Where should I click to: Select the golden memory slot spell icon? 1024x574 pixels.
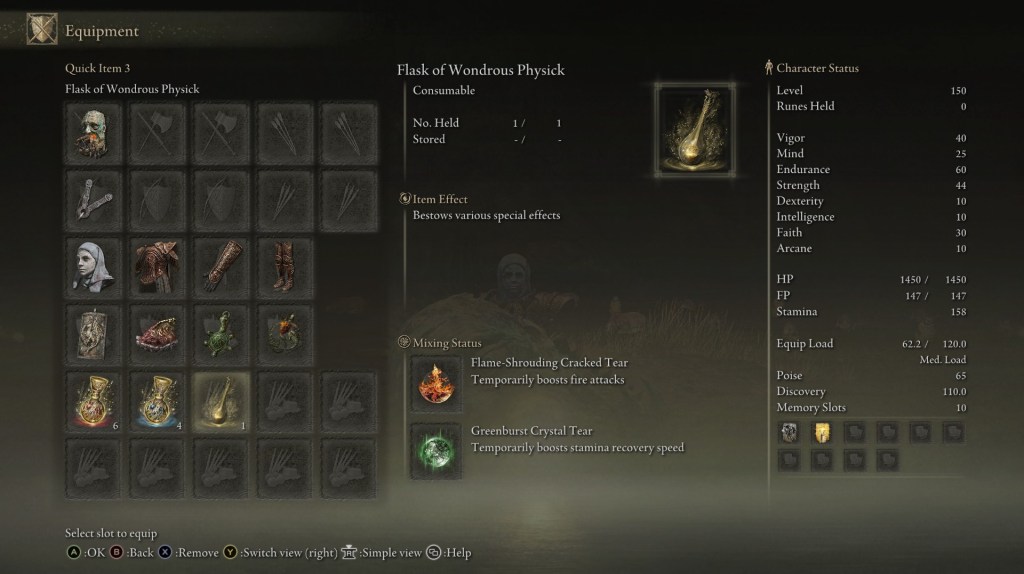click(822, 432)
